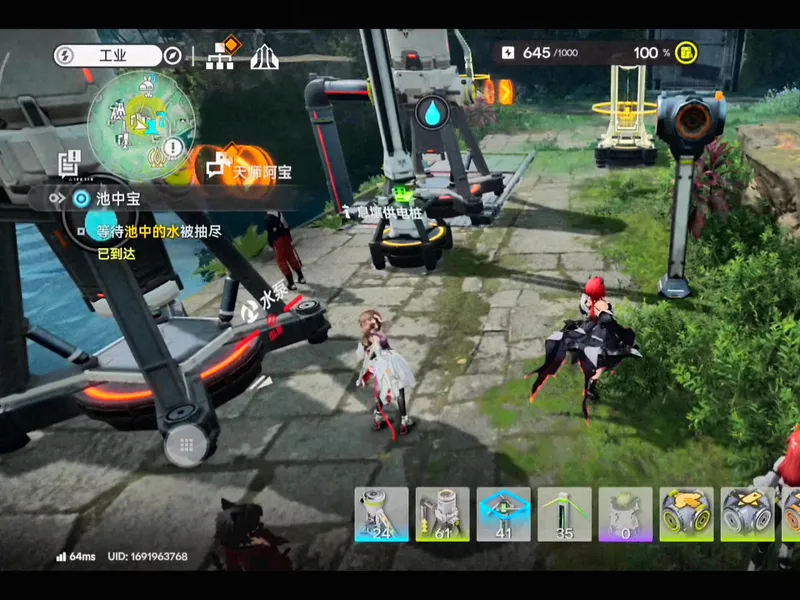Choose the yellow-topped cube device slot
The image size is (800, 600).
tap(686, 514)
